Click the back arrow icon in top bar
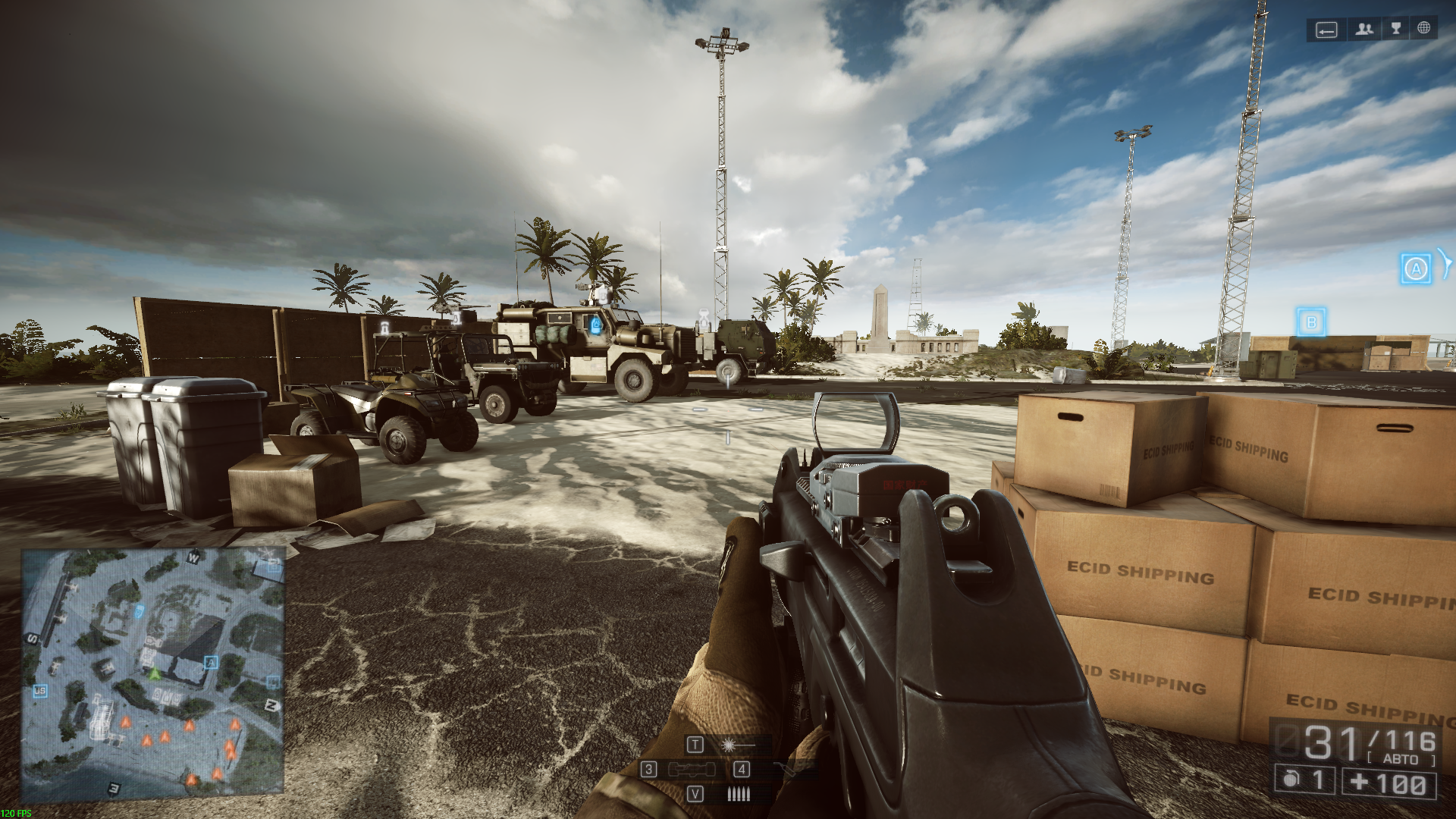The image size is (1456, 819). click(1326, 30)
